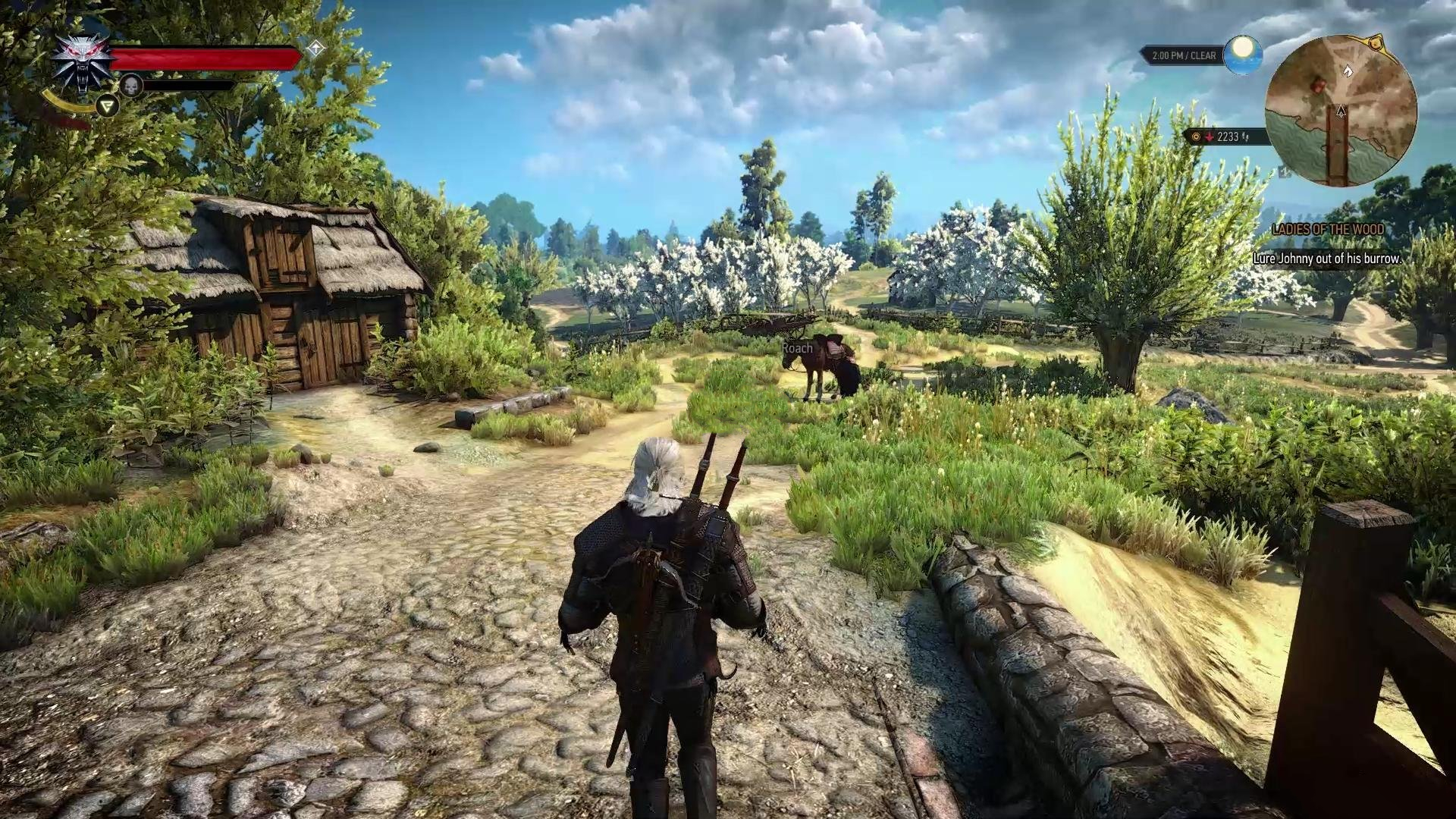The image size is (1456, 819).
Task: Select Roach's horse head marker on minimap
Action: 1348,71
